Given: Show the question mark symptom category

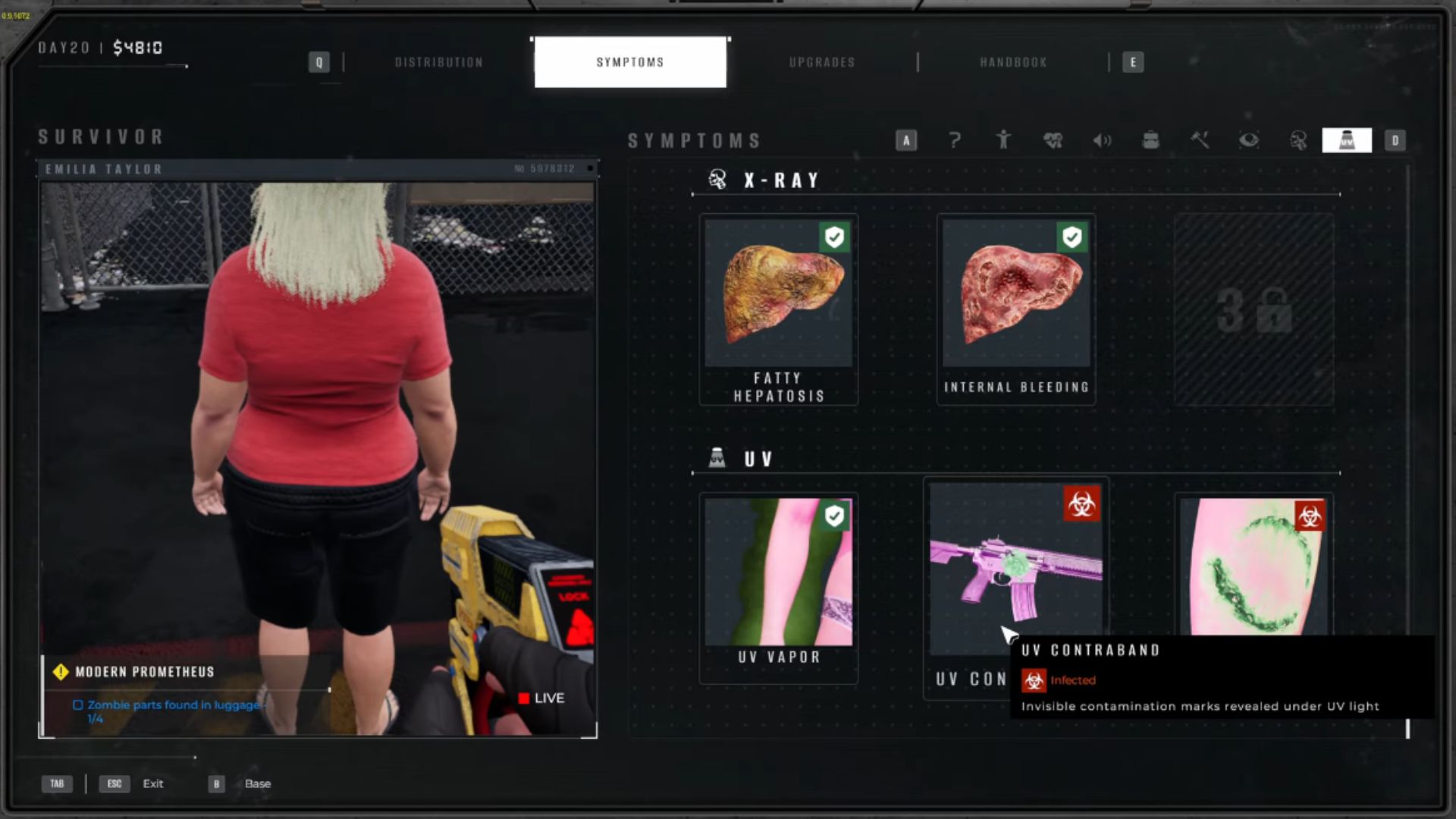Looking at the screenshot, I should 955,140.
